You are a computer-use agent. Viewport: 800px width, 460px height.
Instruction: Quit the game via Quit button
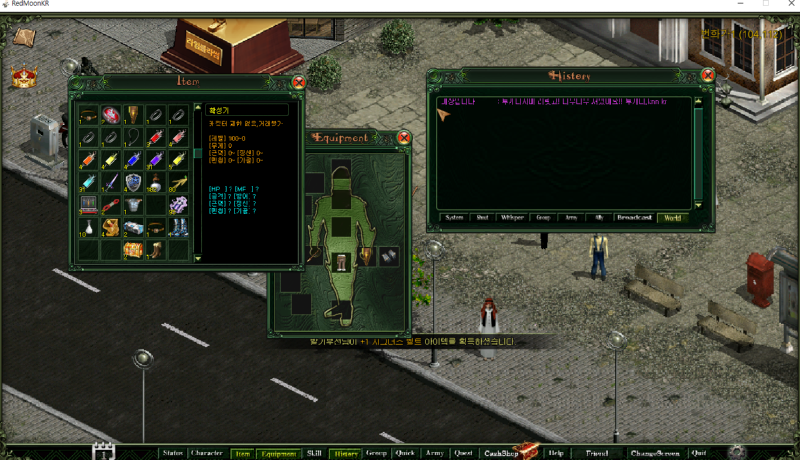click(698, 453)
